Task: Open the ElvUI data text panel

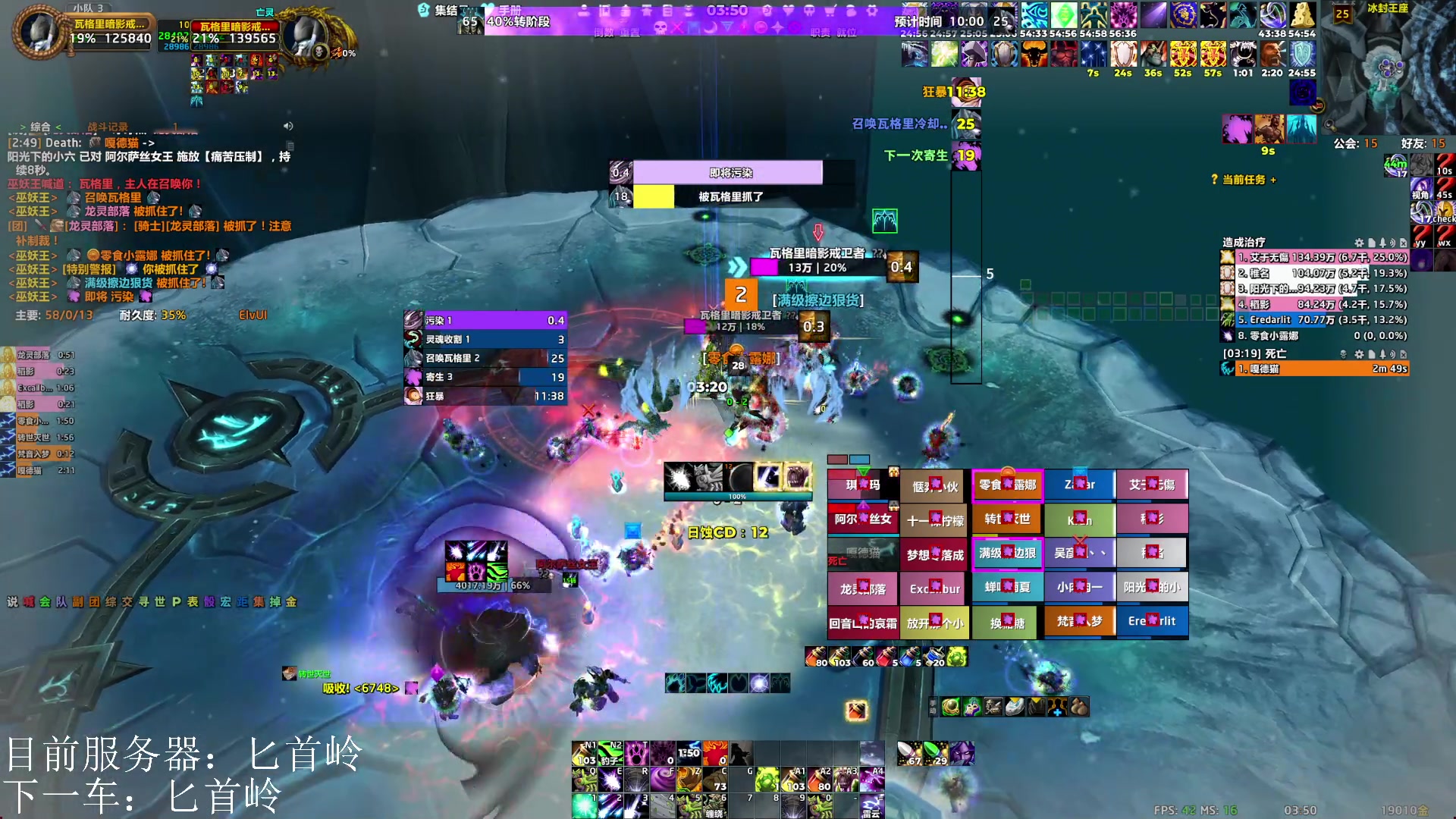Action: pos(253,315)
